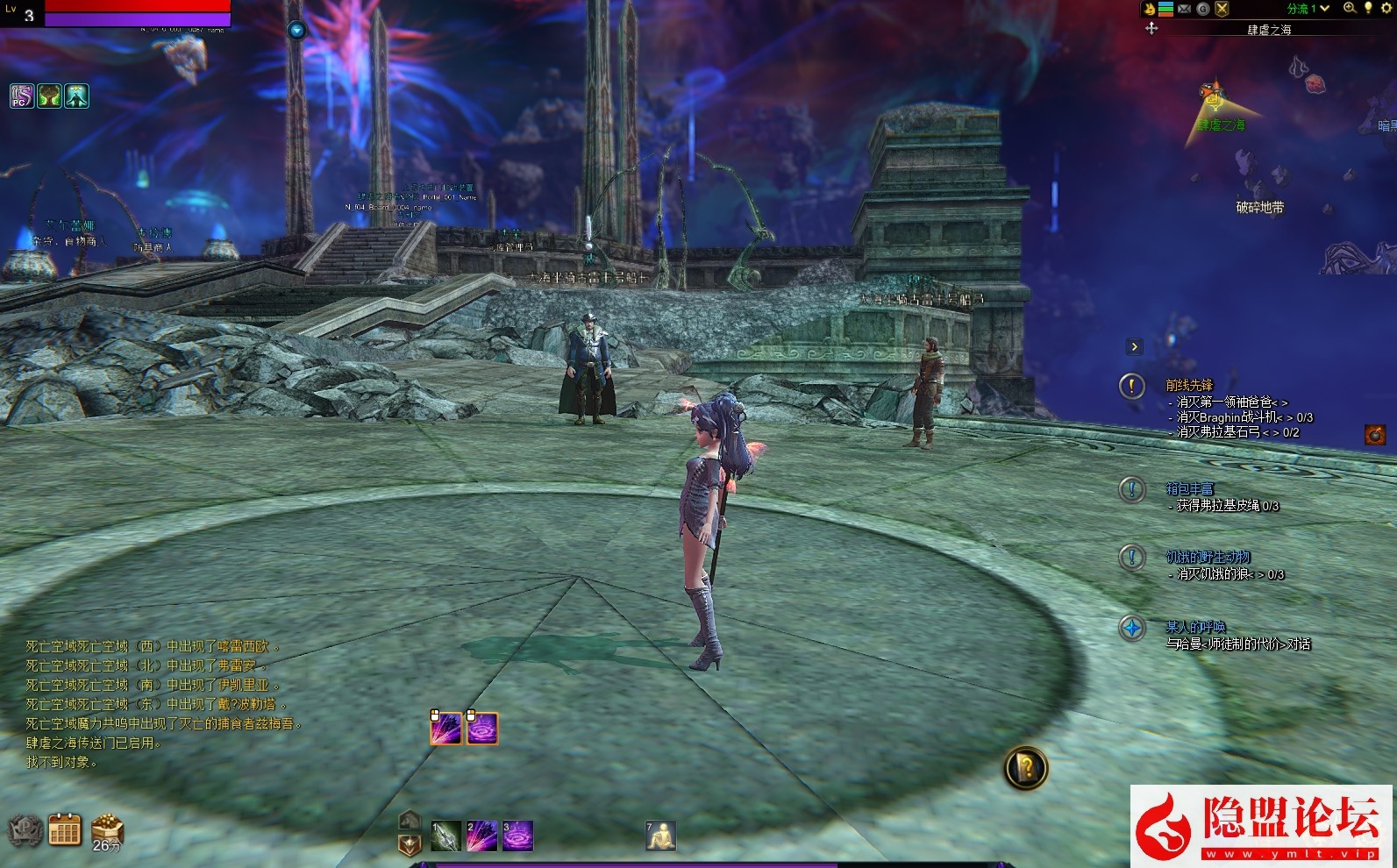Click the minimap magnifier zoom button
Screen dimensions: 1397x868
tap(1350, 8)
